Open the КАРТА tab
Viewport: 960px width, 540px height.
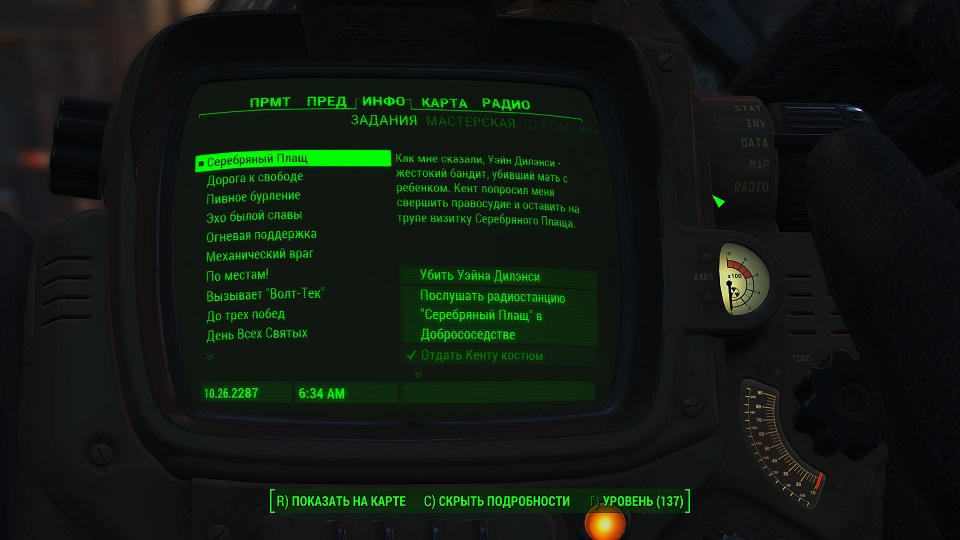(x=445, y=103)
